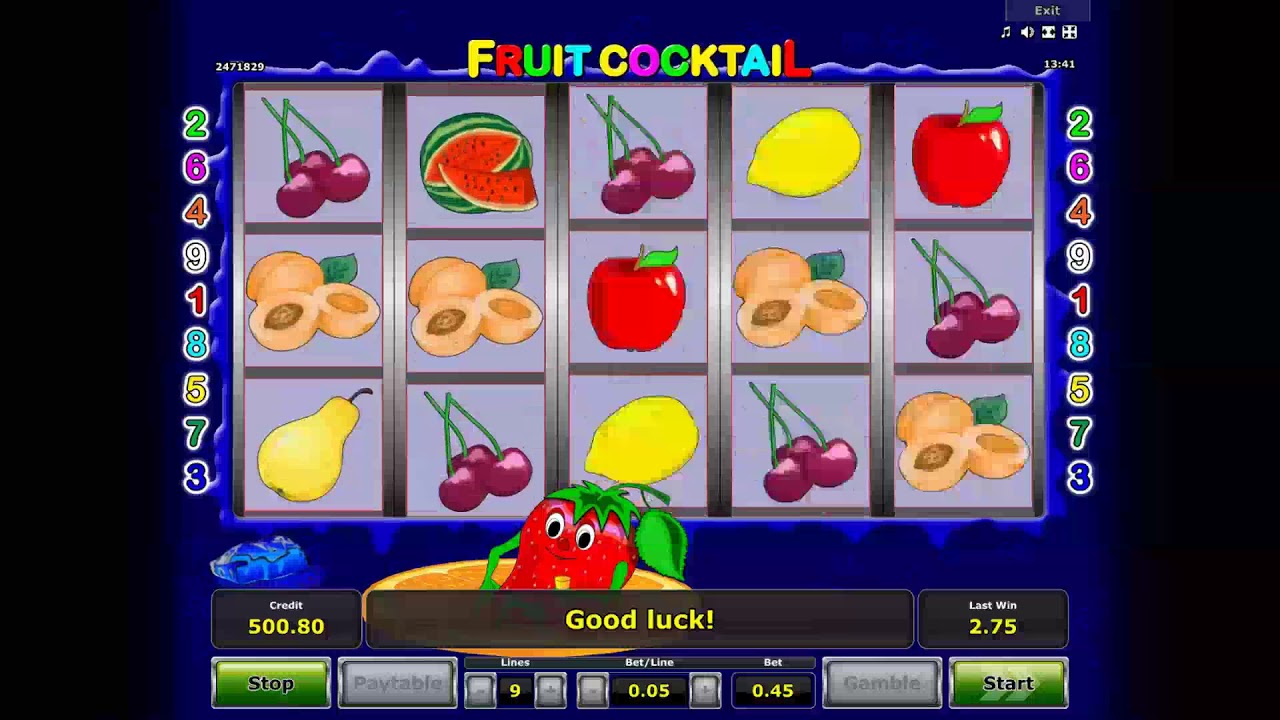Raise Bet/Line using the plus button
1280x720 pixels.
coord(708,689)
